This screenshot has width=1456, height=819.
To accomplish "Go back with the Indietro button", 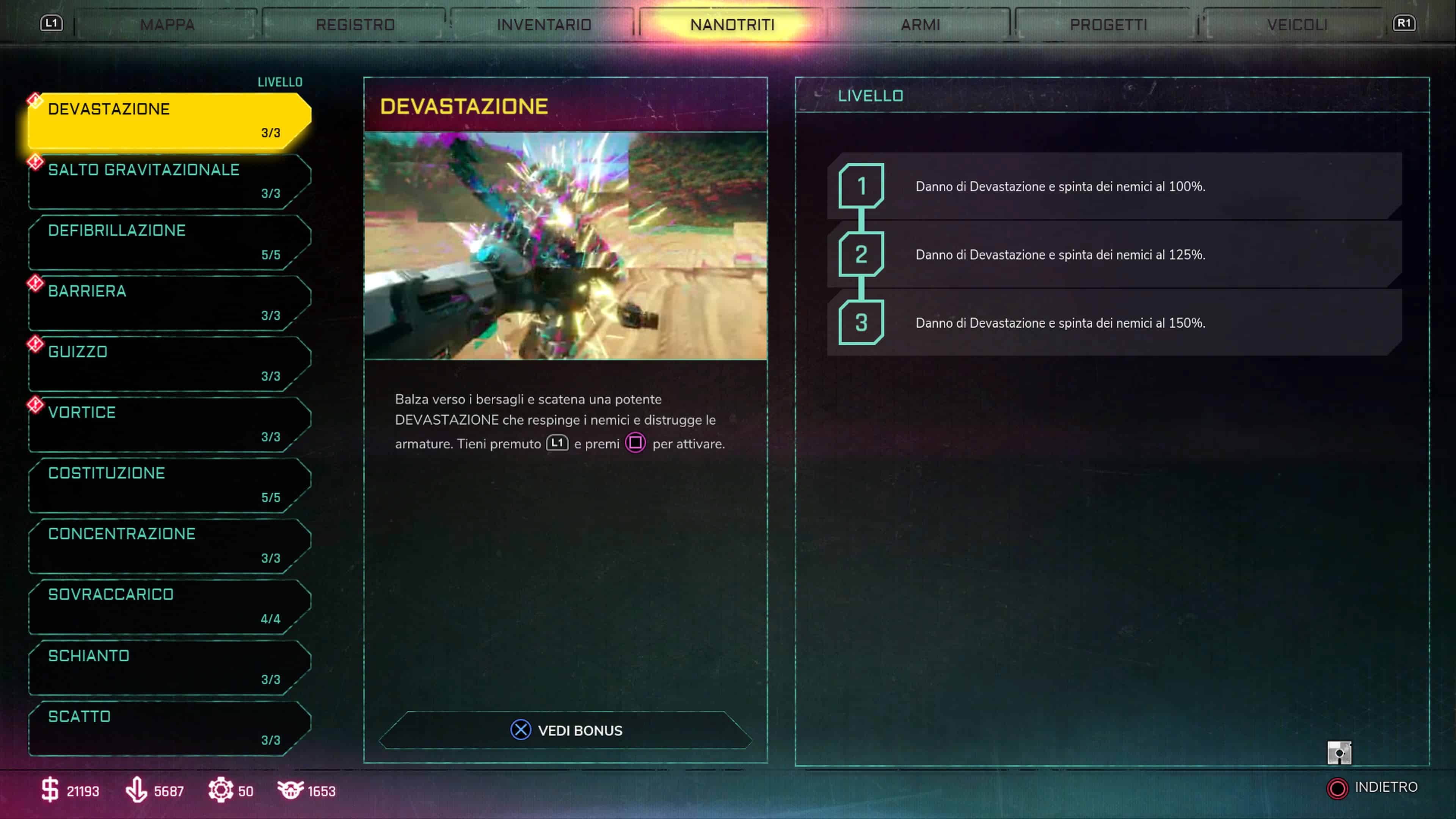I will pyautogui.click(x=1372, y=788).
